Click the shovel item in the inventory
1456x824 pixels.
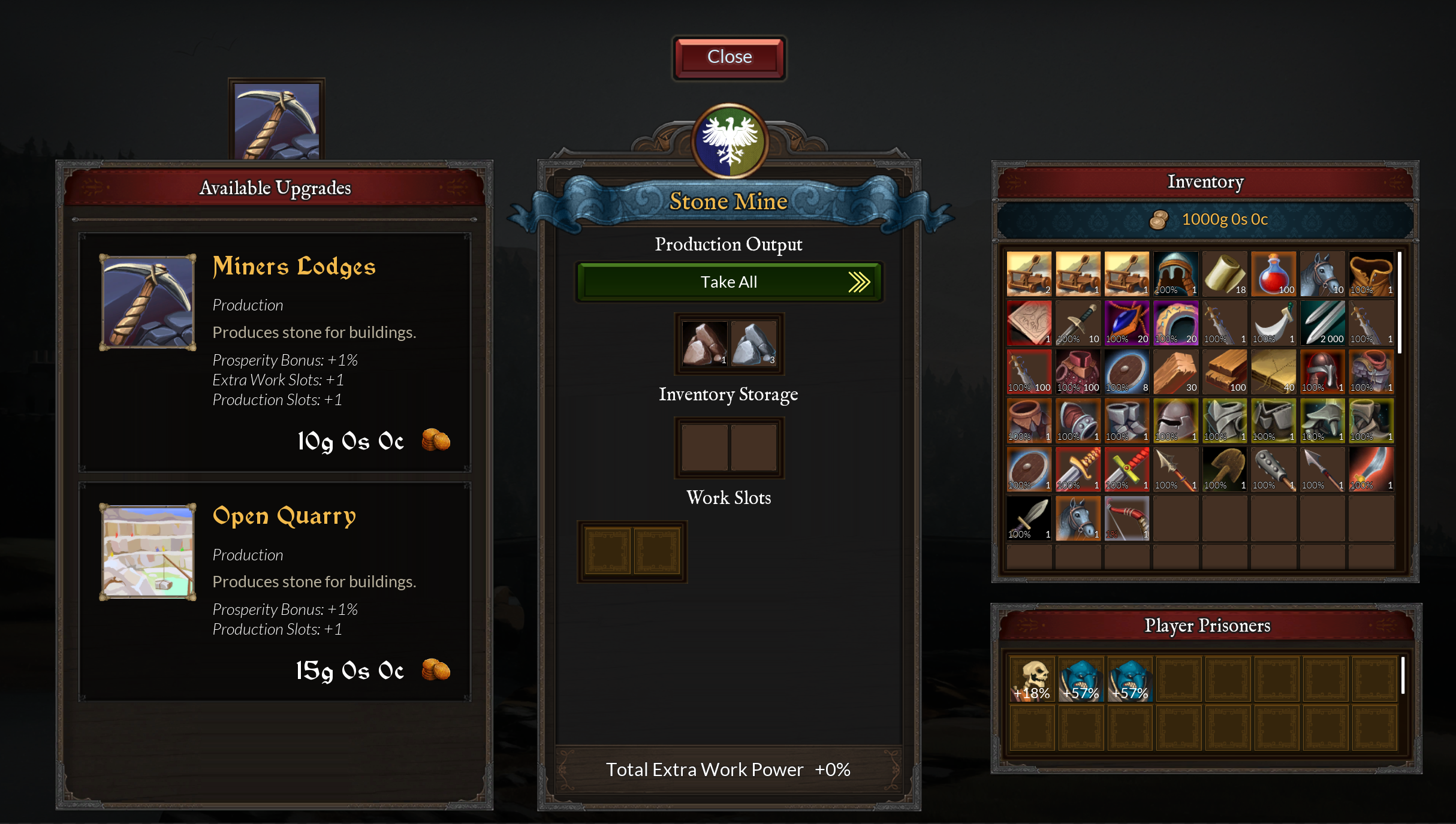pyautogui.click(x=1225, y=469)
